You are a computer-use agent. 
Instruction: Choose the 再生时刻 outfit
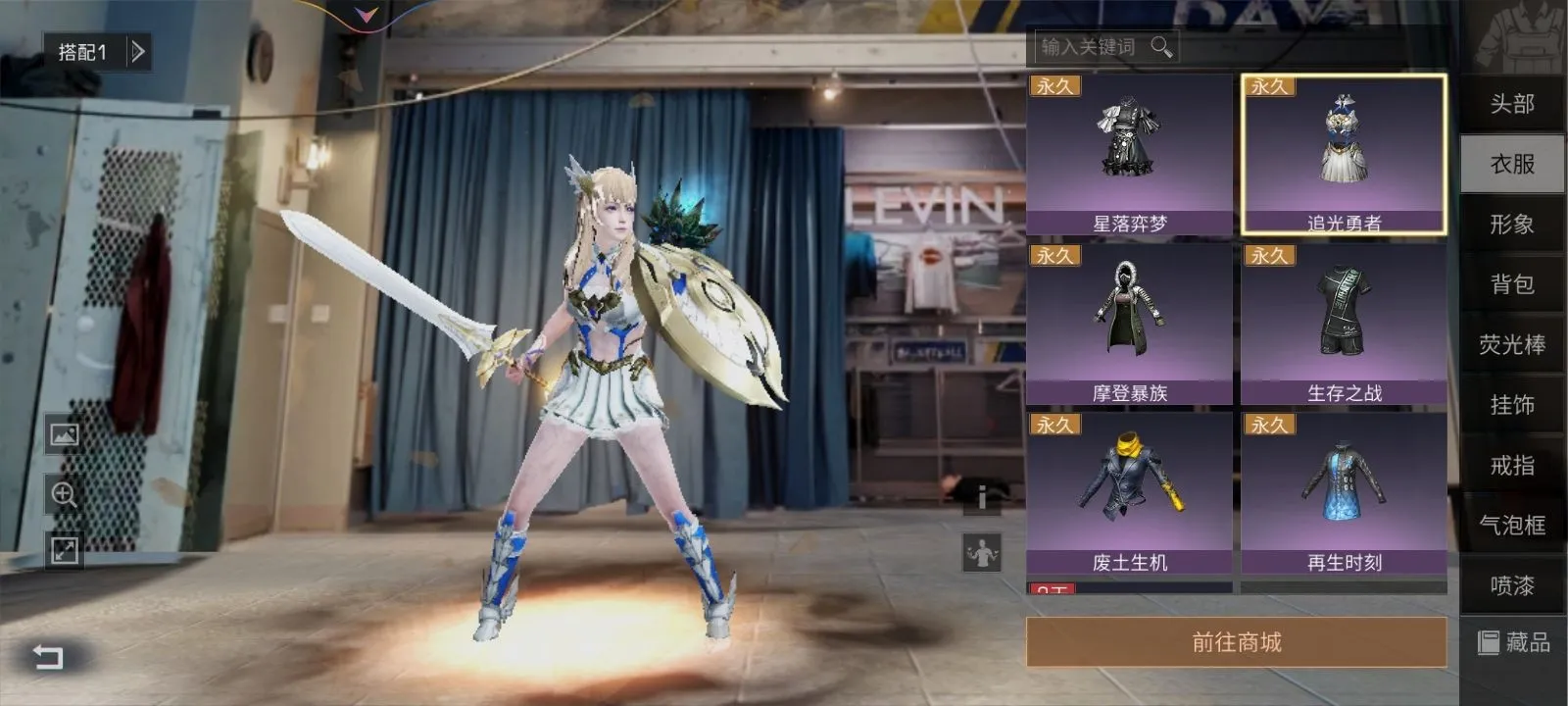coord(1344,493)
